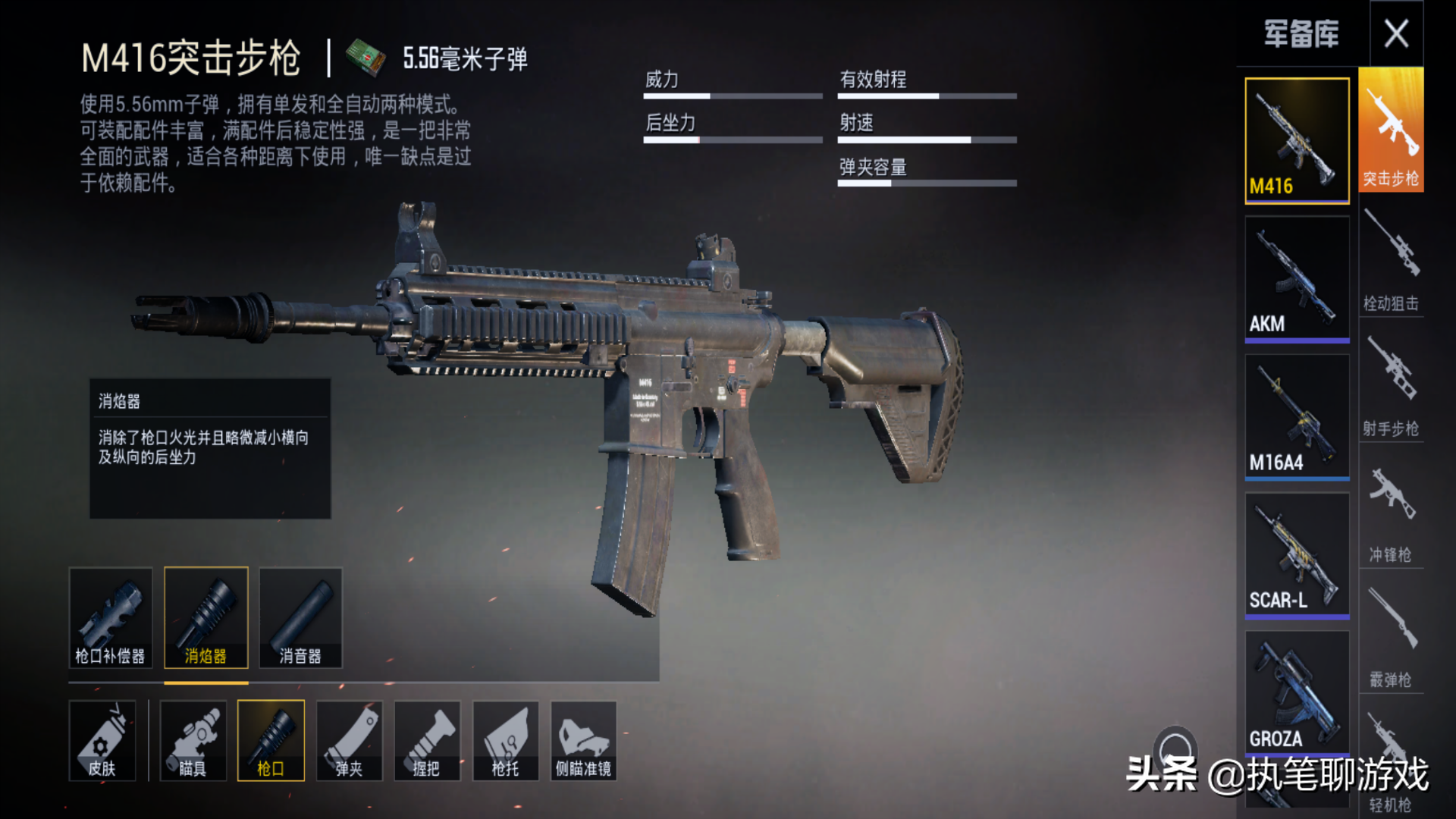Select the M416 weapon thumbnail

coord(1297,140)
